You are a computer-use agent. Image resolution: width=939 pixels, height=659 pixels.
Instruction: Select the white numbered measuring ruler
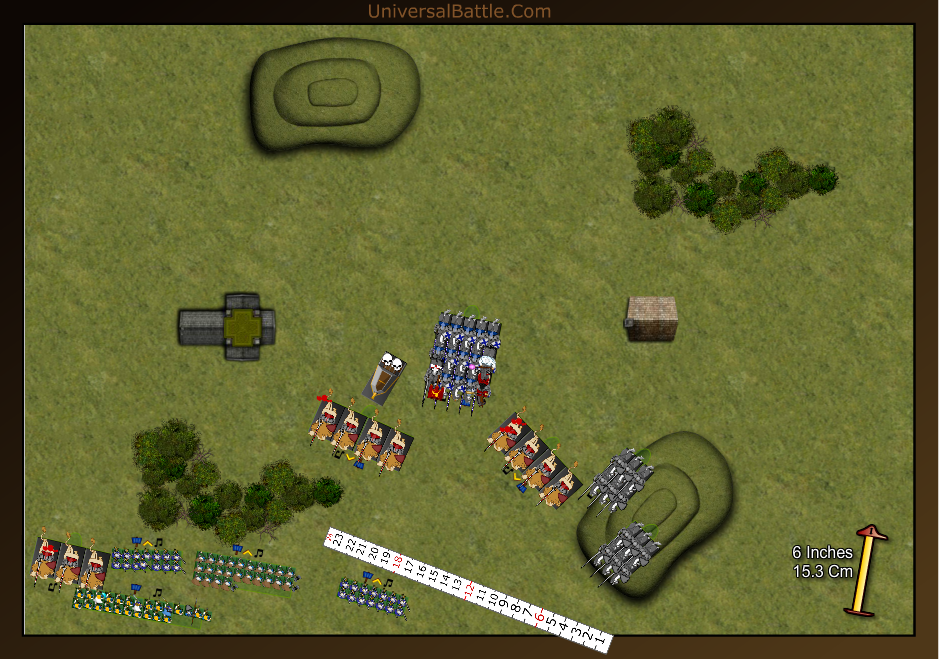[468, 590]
